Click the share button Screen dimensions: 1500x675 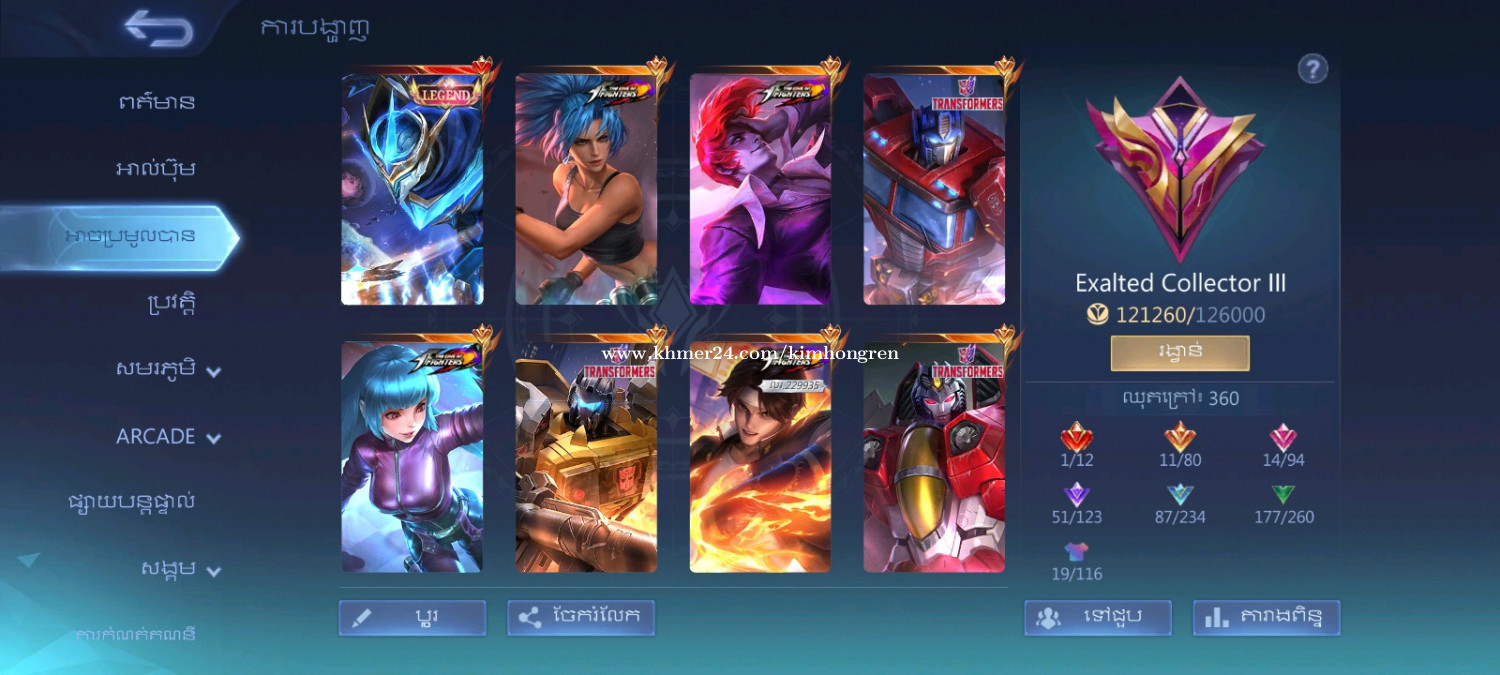(581, 618)
